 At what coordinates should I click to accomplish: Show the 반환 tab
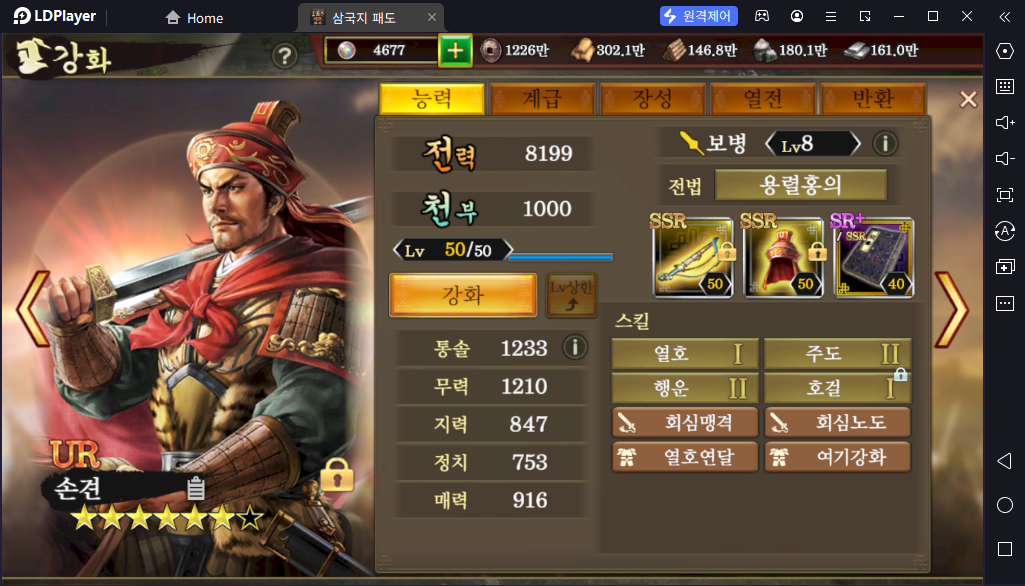[x=872, y=99]
